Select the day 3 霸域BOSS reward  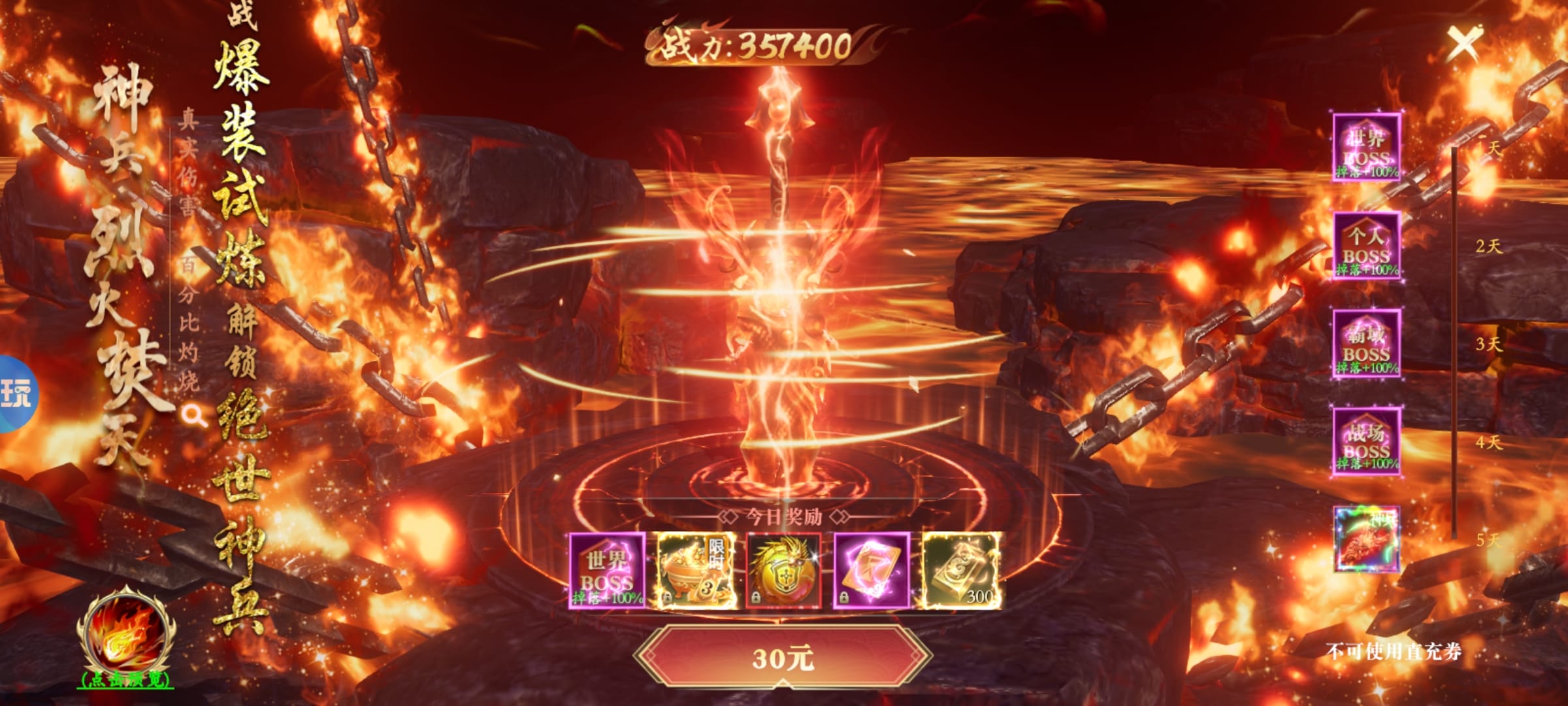pos(1366,344)
